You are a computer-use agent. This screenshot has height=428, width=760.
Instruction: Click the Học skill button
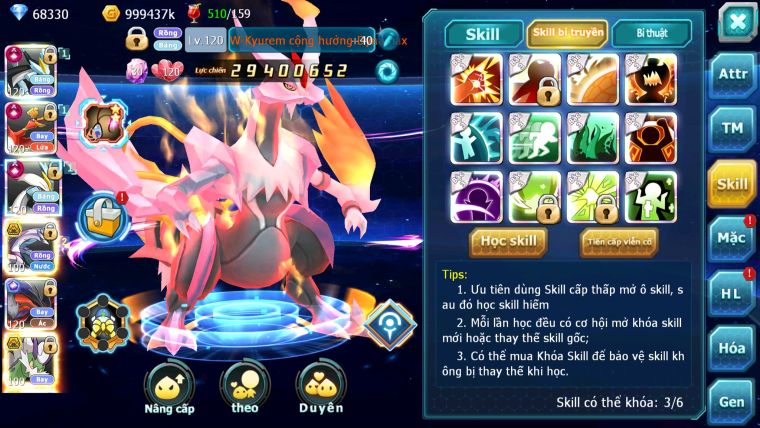[509, 241]
